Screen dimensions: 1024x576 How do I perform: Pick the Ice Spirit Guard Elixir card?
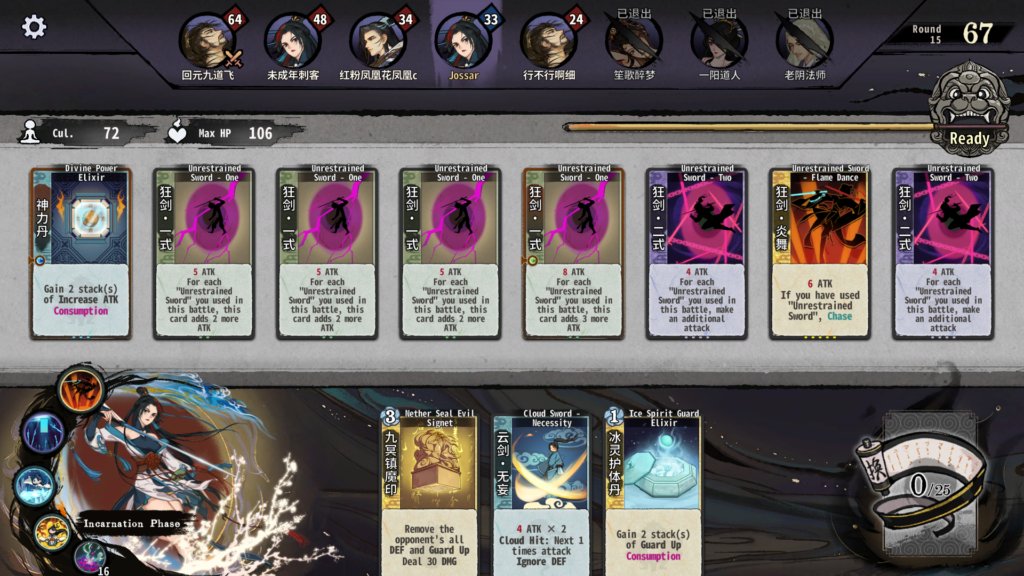652,492
